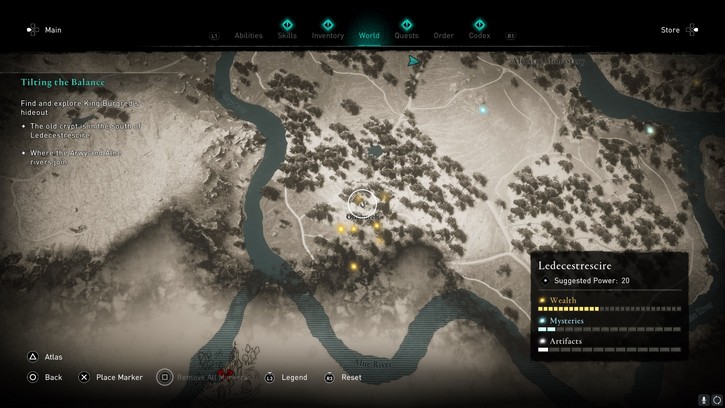Return to the Main menu
This screenshot has width=725, height=408.
tap(45, 30)
